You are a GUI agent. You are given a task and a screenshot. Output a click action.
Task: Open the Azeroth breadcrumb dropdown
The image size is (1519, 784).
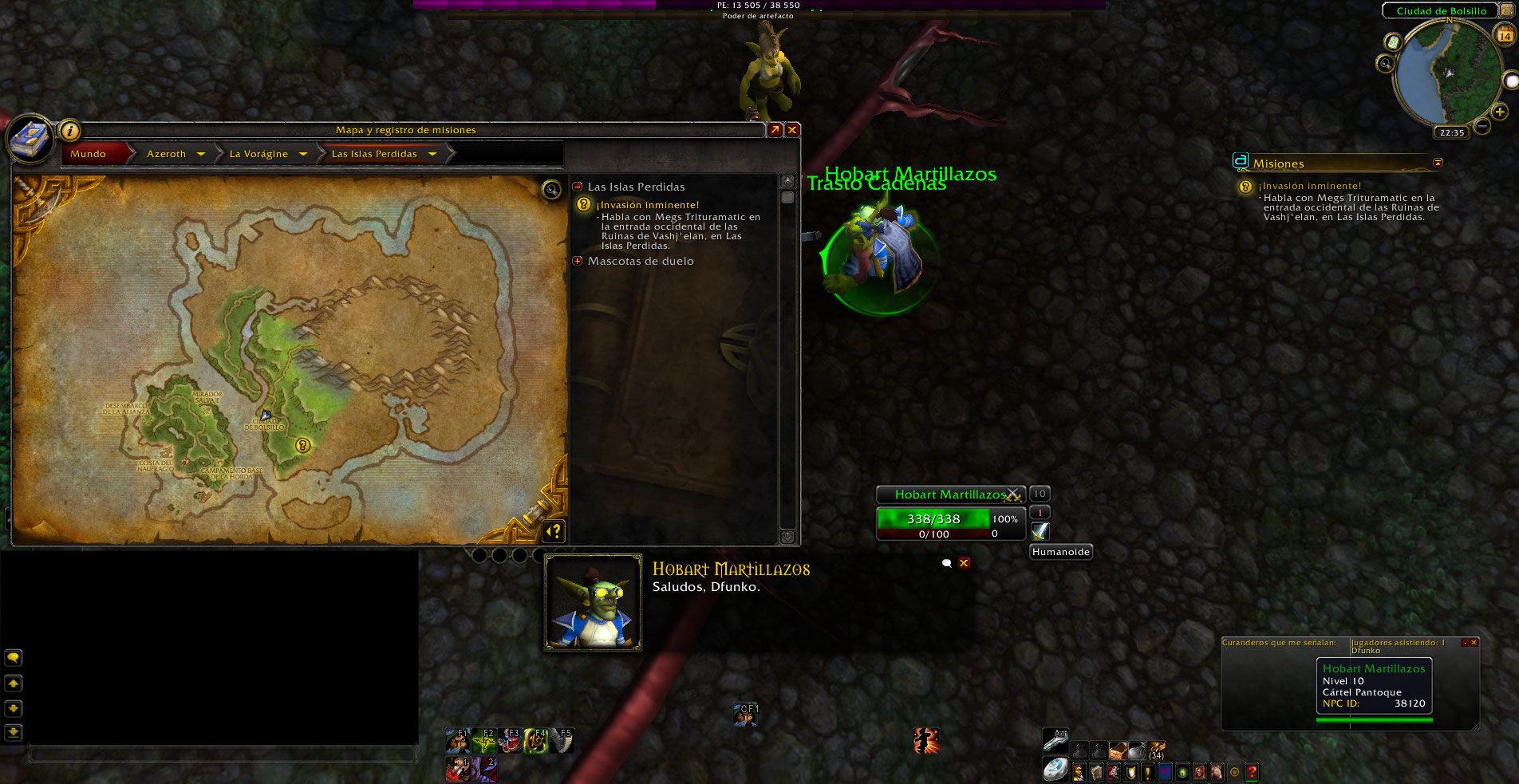pyautogui.click(x=201, y=154)
